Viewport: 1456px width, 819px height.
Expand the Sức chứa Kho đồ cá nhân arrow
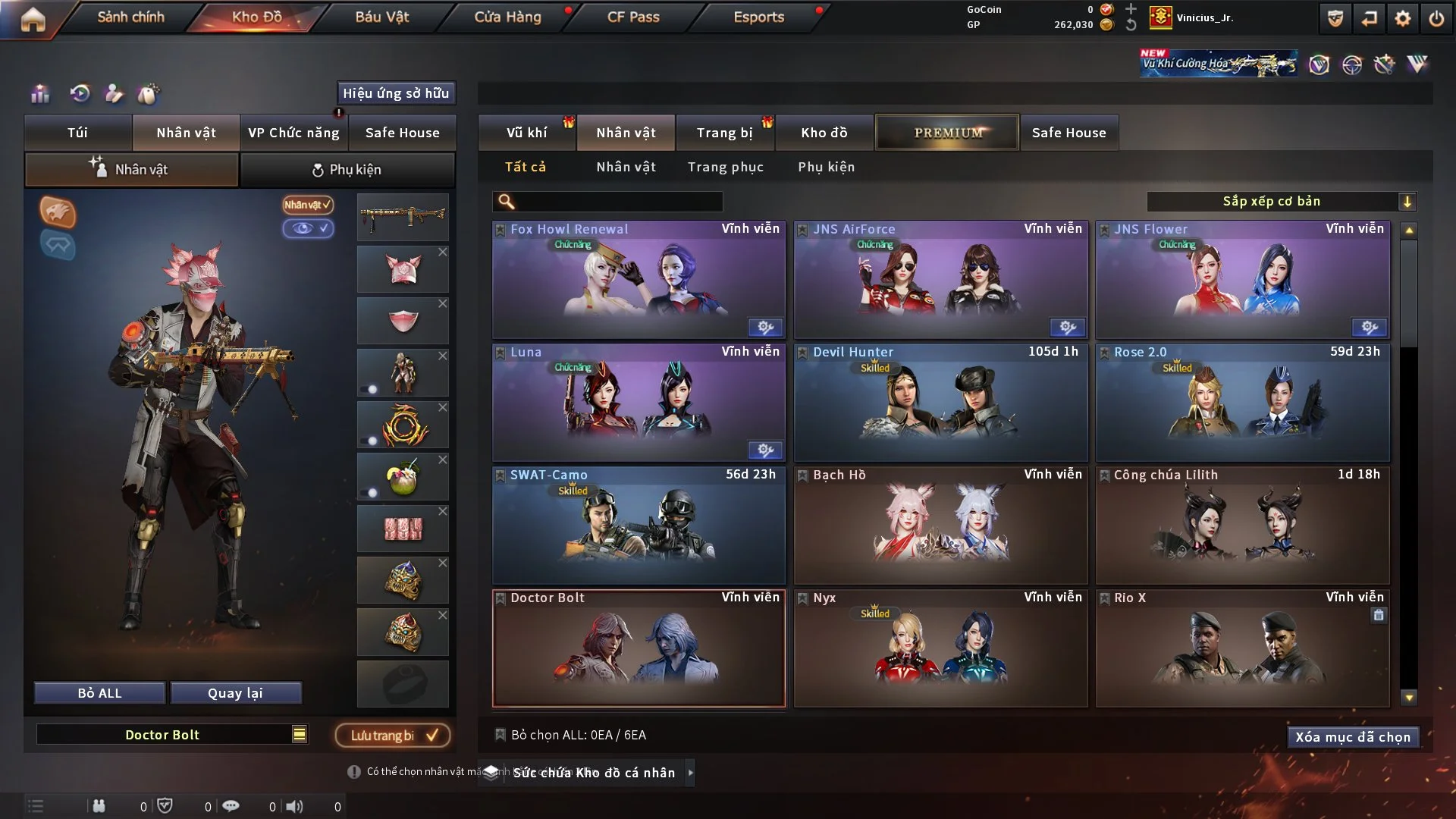pyautogui.click(x=691, y=773)
